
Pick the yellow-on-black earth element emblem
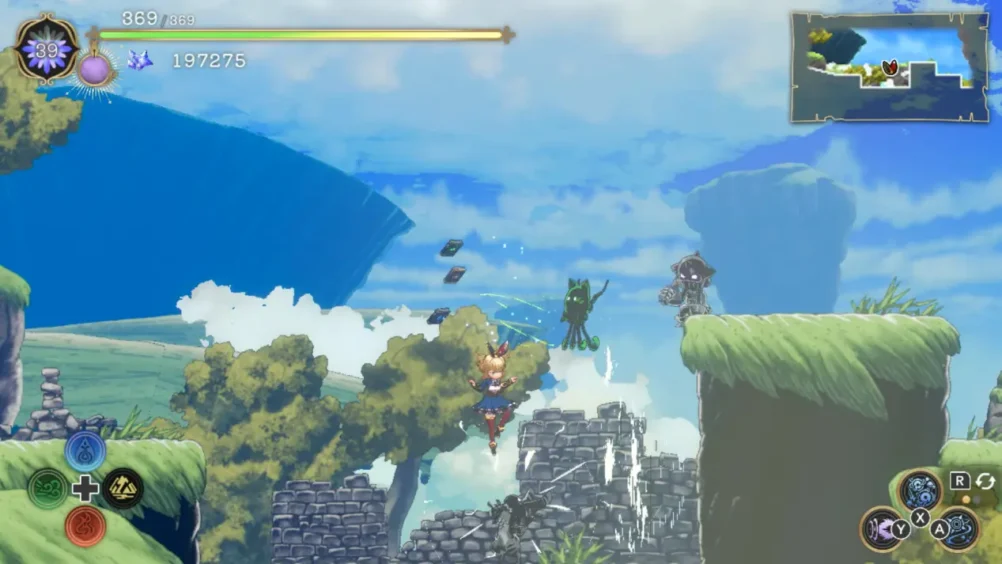(x=123, y=489)
